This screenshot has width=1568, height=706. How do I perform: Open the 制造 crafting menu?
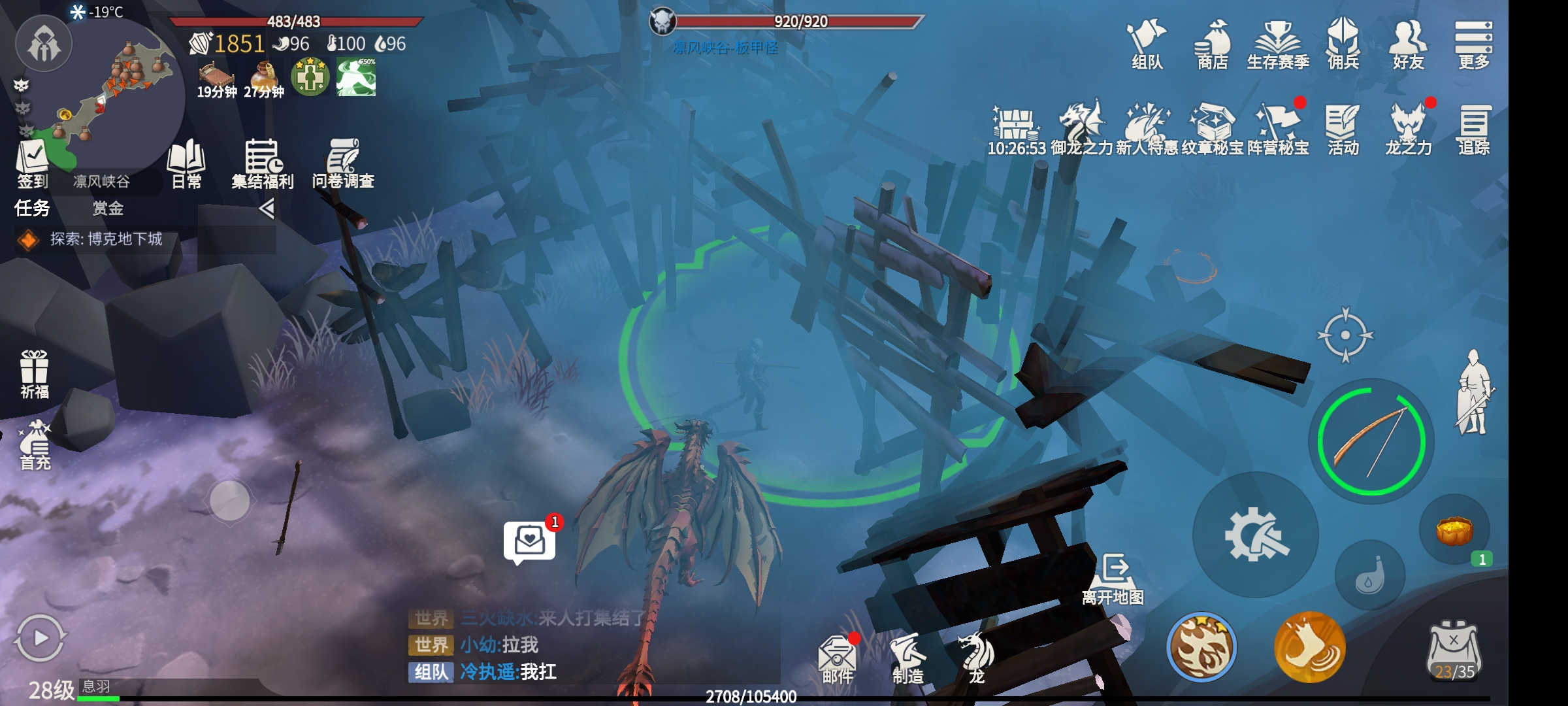point(908,658)
